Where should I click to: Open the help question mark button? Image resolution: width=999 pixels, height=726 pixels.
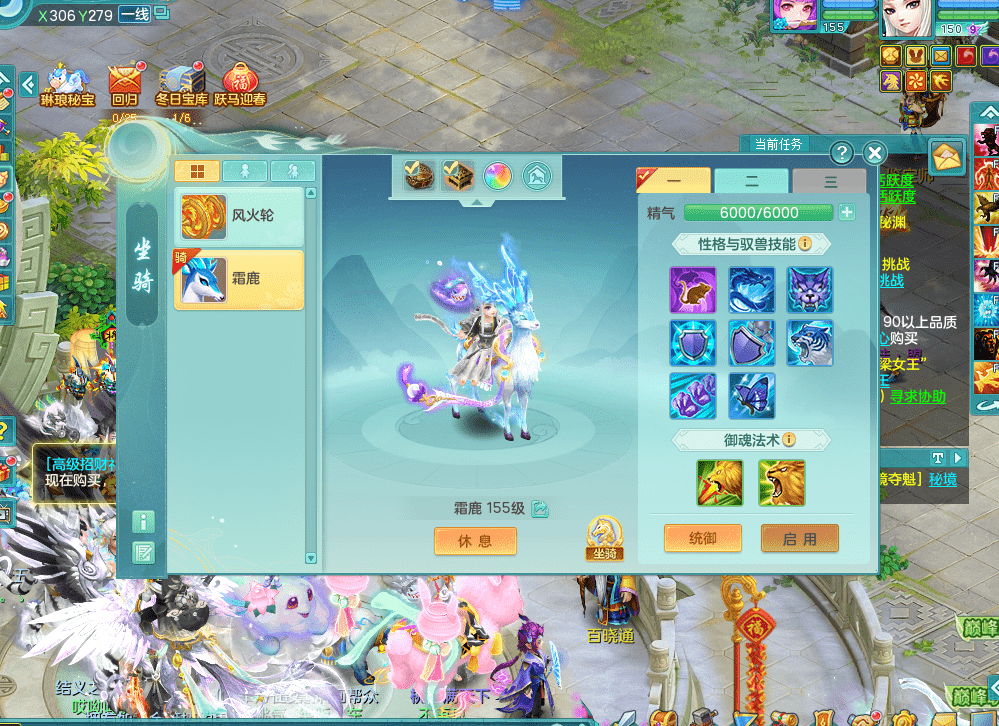(x=843, y=153)
